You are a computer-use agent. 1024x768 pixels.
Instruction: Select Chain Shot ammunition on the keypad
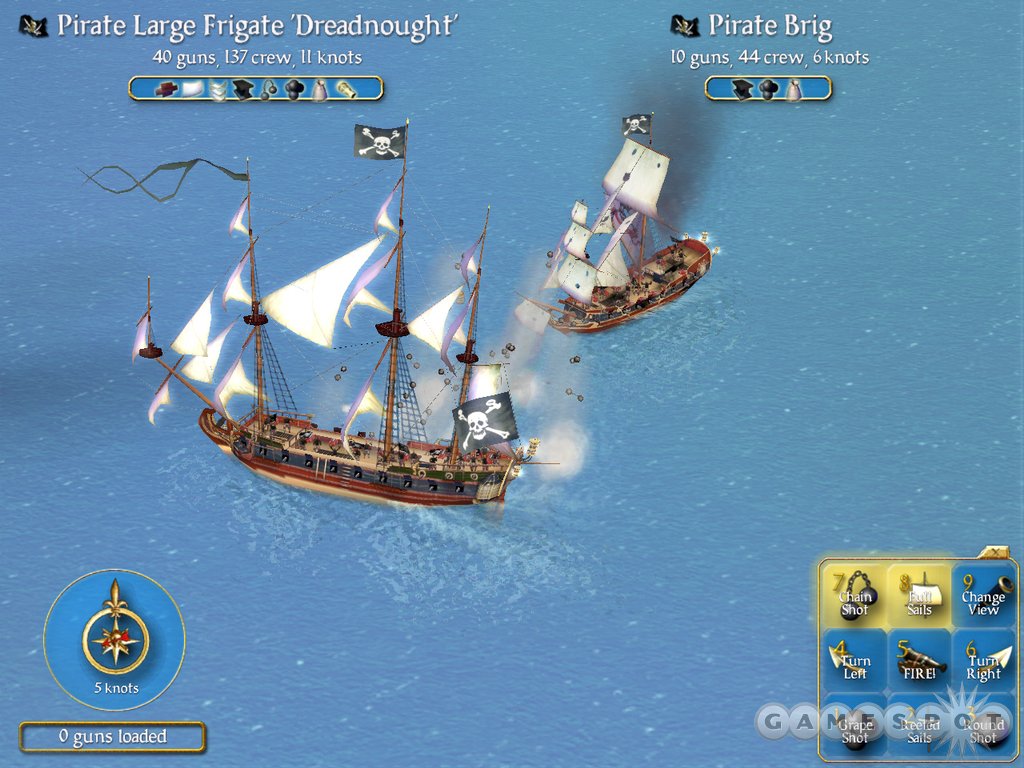[x=855, y=595]
